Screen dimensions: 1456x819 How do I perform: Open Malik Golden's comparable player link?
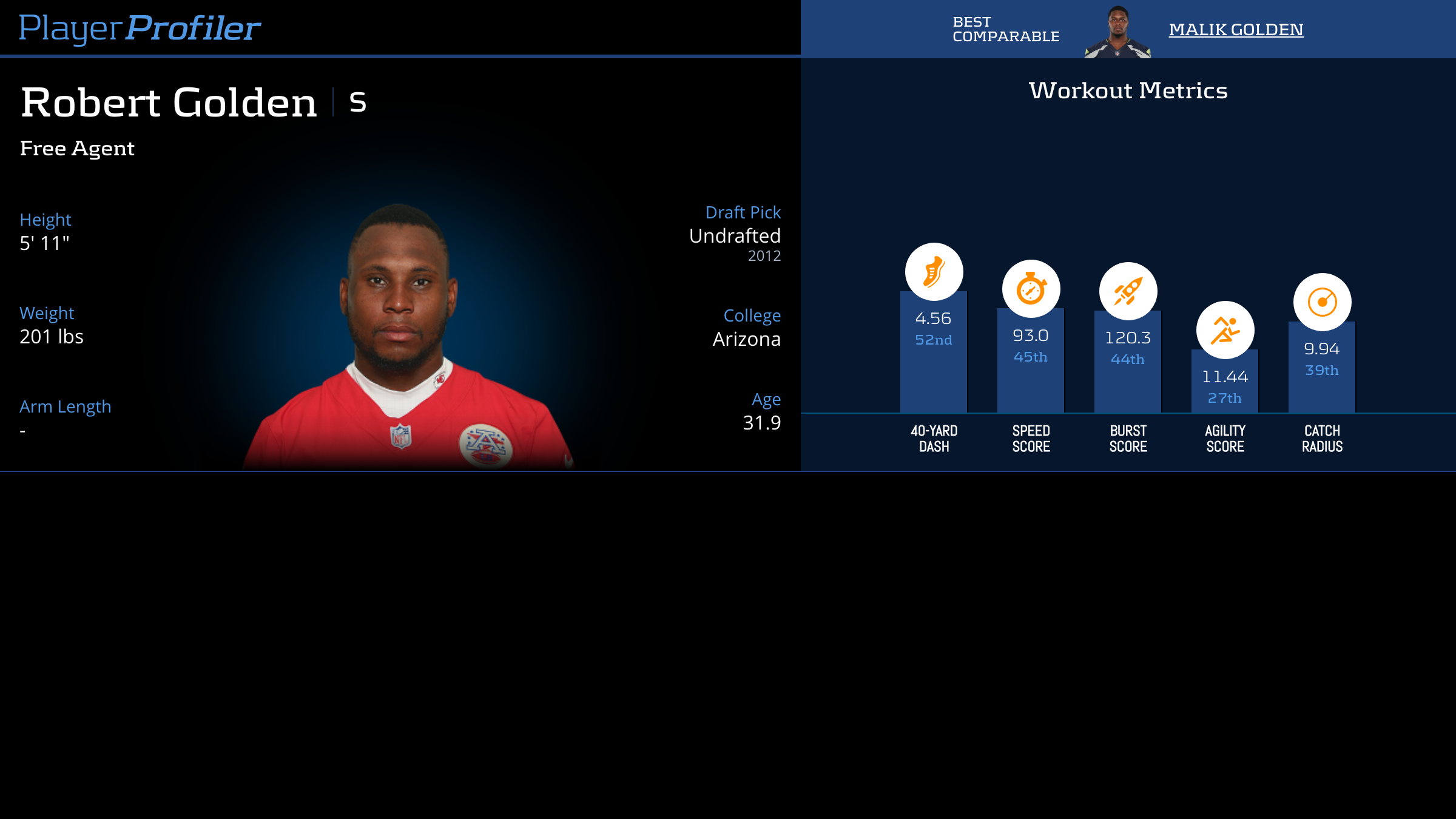tap(1236, 30)
